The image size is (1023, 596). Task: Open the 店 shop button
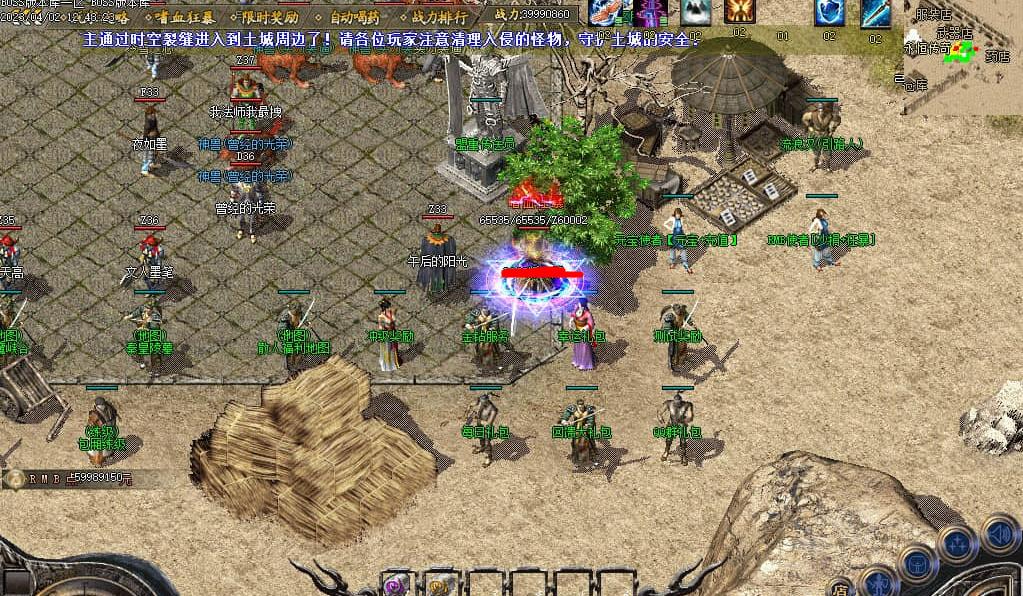[x=840, y=586]
